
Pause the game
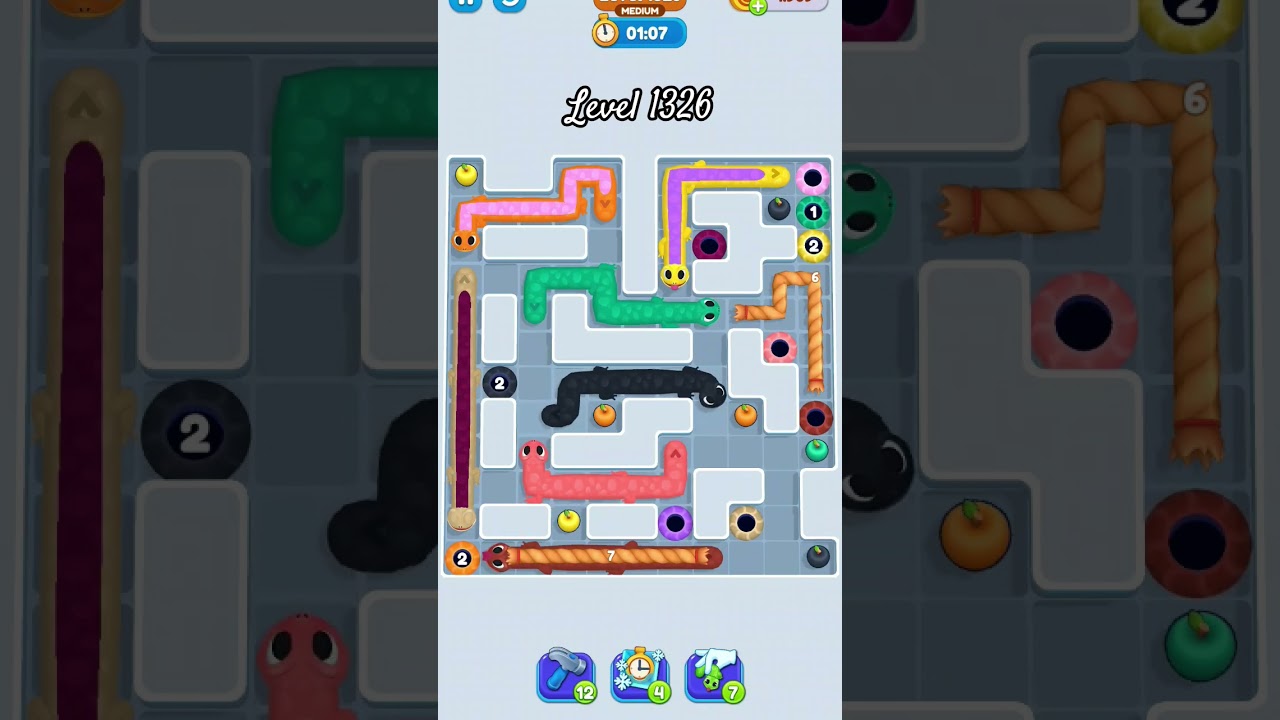465,4
